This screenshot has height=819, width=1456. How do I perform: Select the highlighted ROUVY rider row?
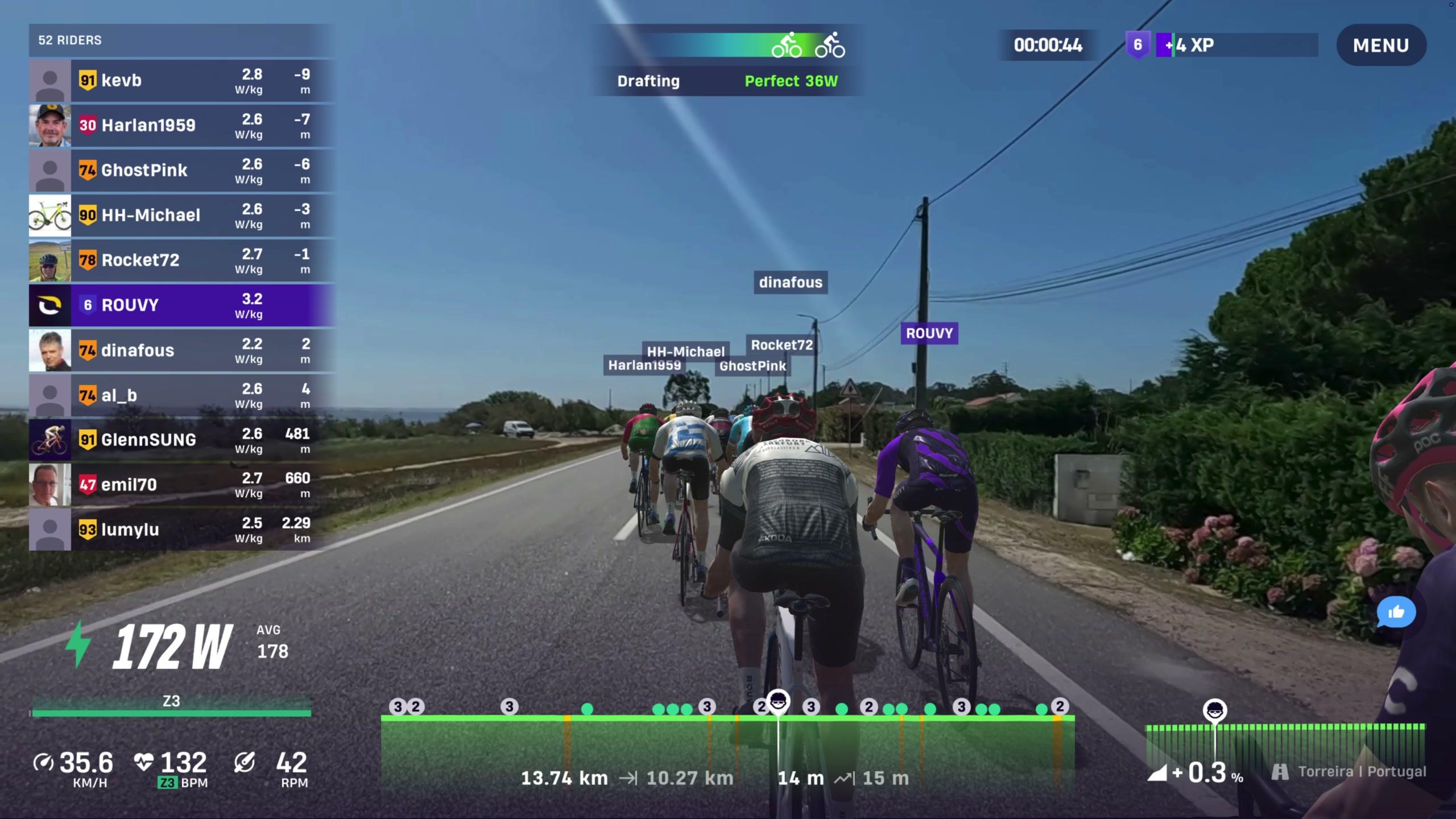[182, 305]
